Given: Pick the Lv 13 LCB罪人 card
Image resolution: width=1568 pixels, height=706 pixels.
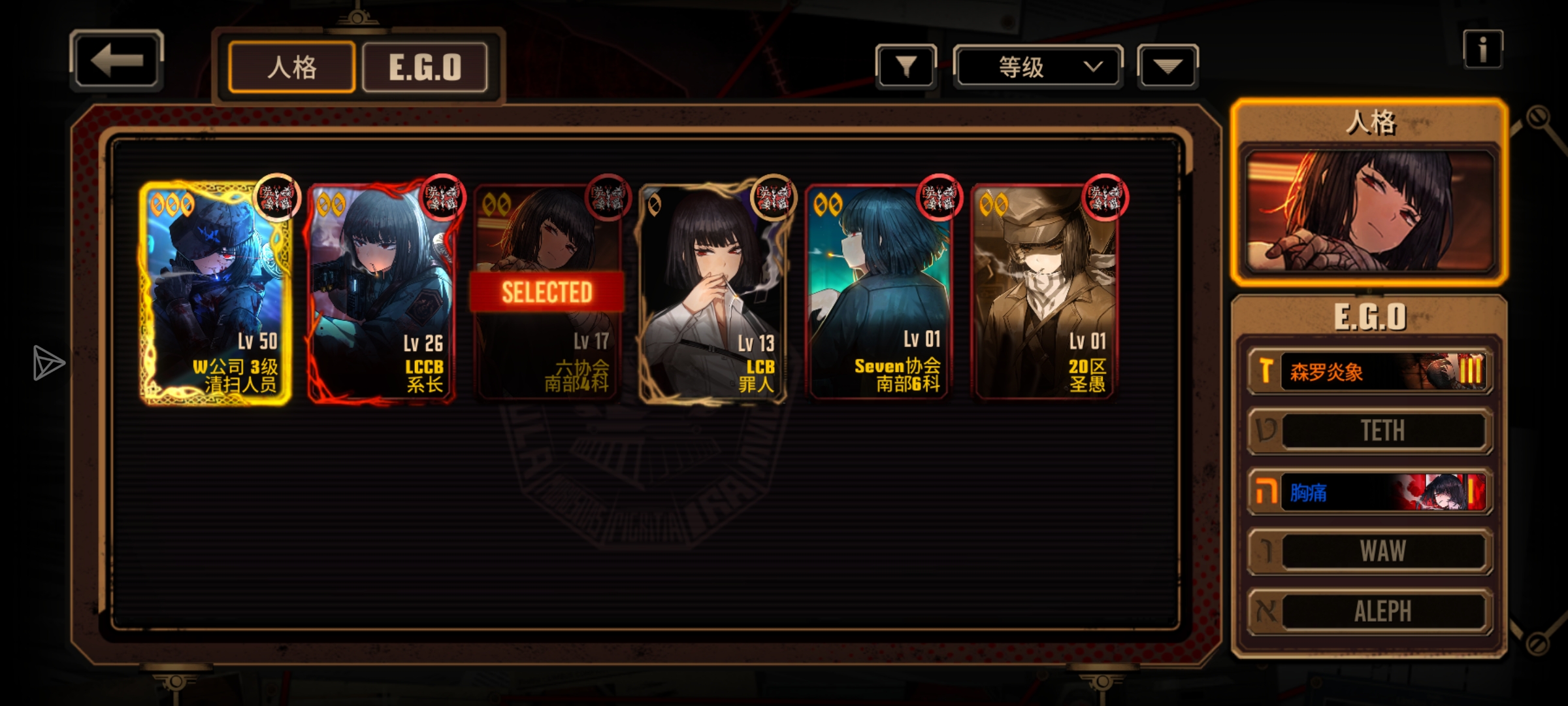Looking at the screenshot, I should [x=713, y=293].
